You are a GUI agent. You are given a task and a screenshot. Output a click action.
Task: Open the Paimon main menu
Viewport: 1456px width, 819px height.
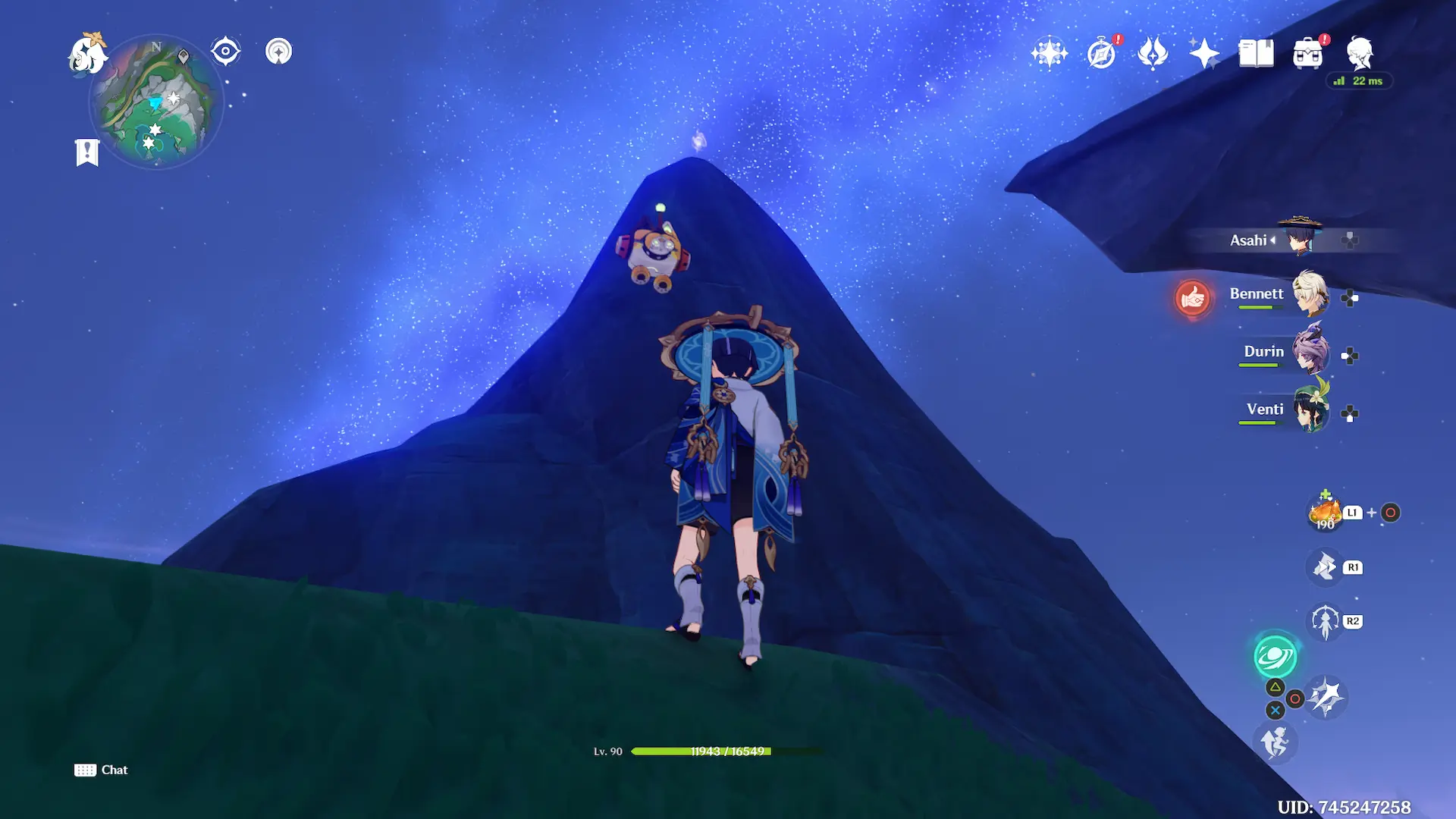pos(86,55)
